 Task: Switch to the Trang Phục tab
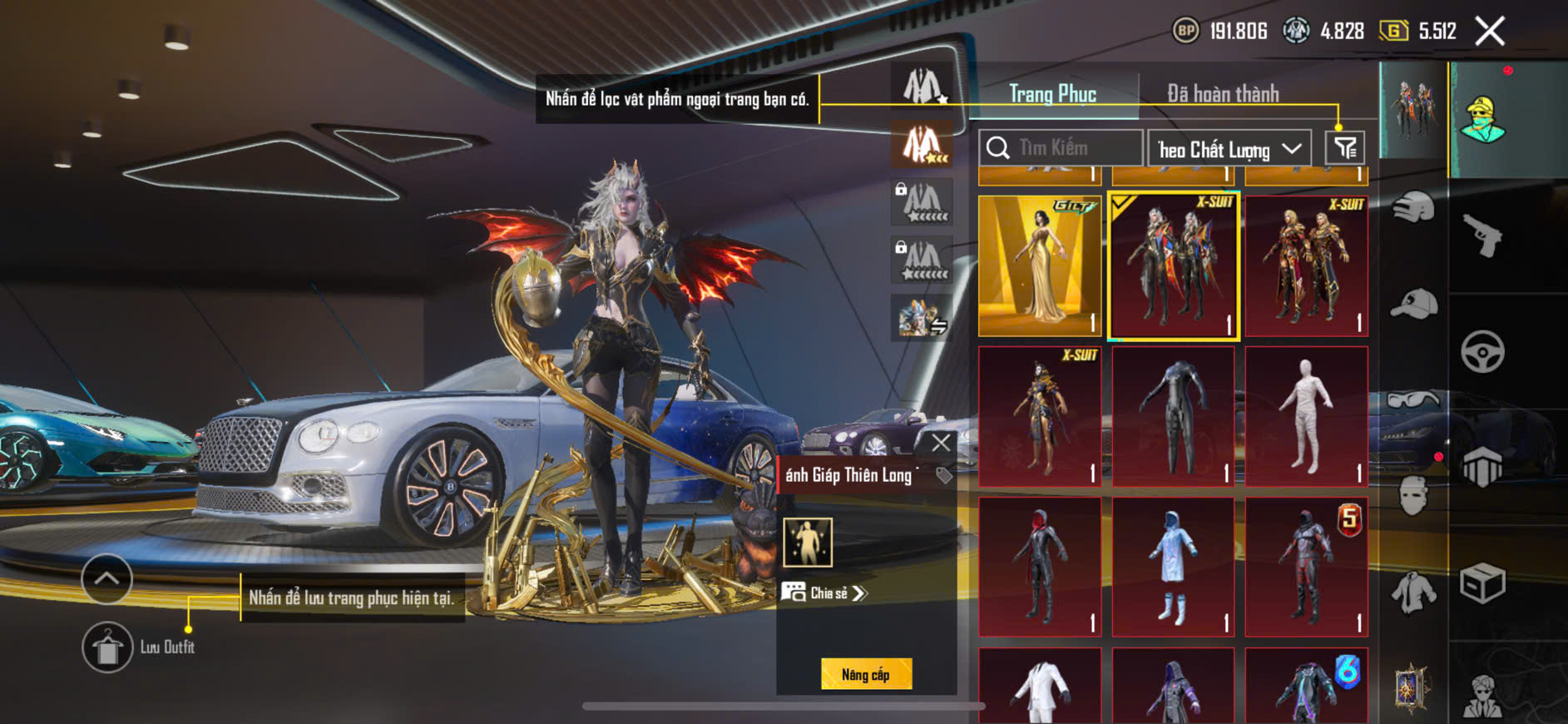(1052, 94)
